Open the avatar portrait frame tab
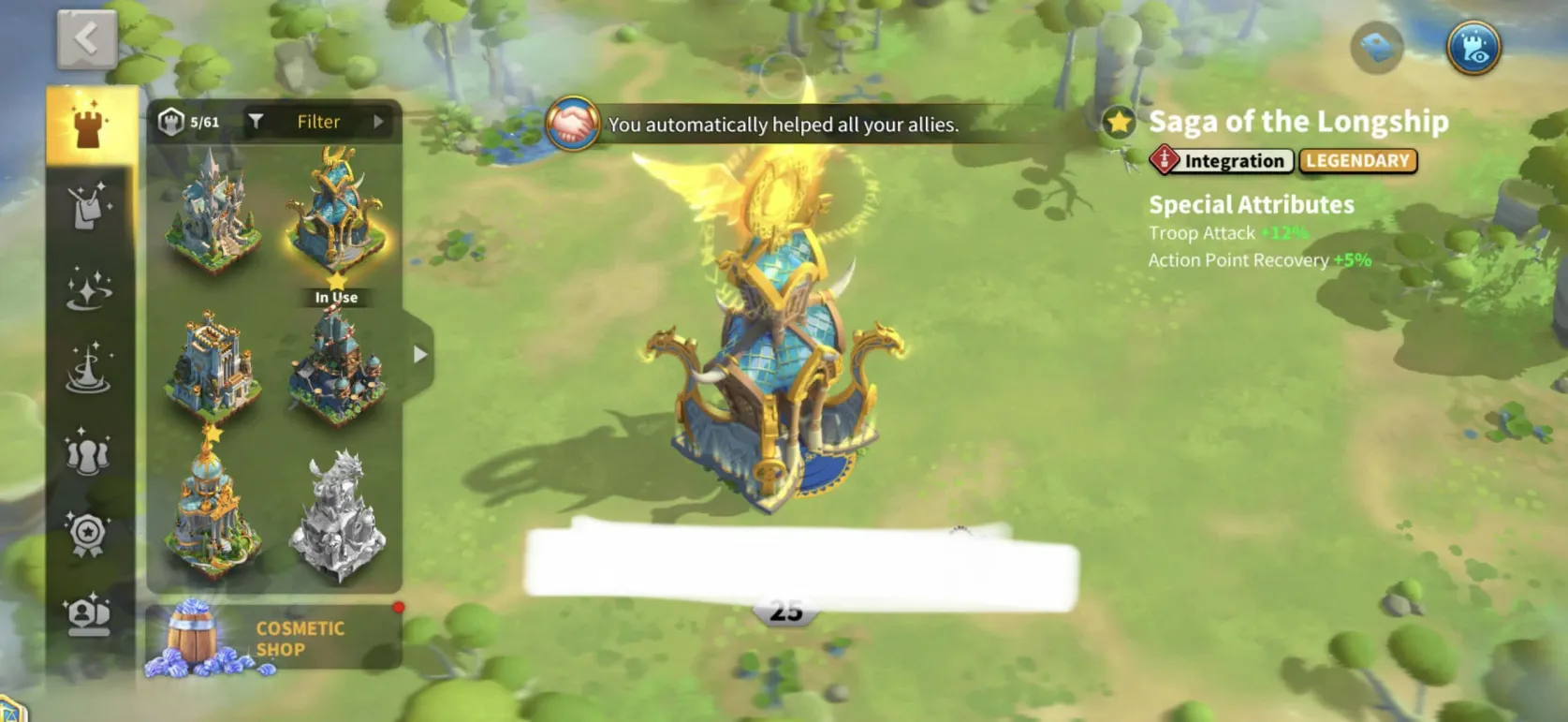 pyautogui.click(x=90, y=614)
